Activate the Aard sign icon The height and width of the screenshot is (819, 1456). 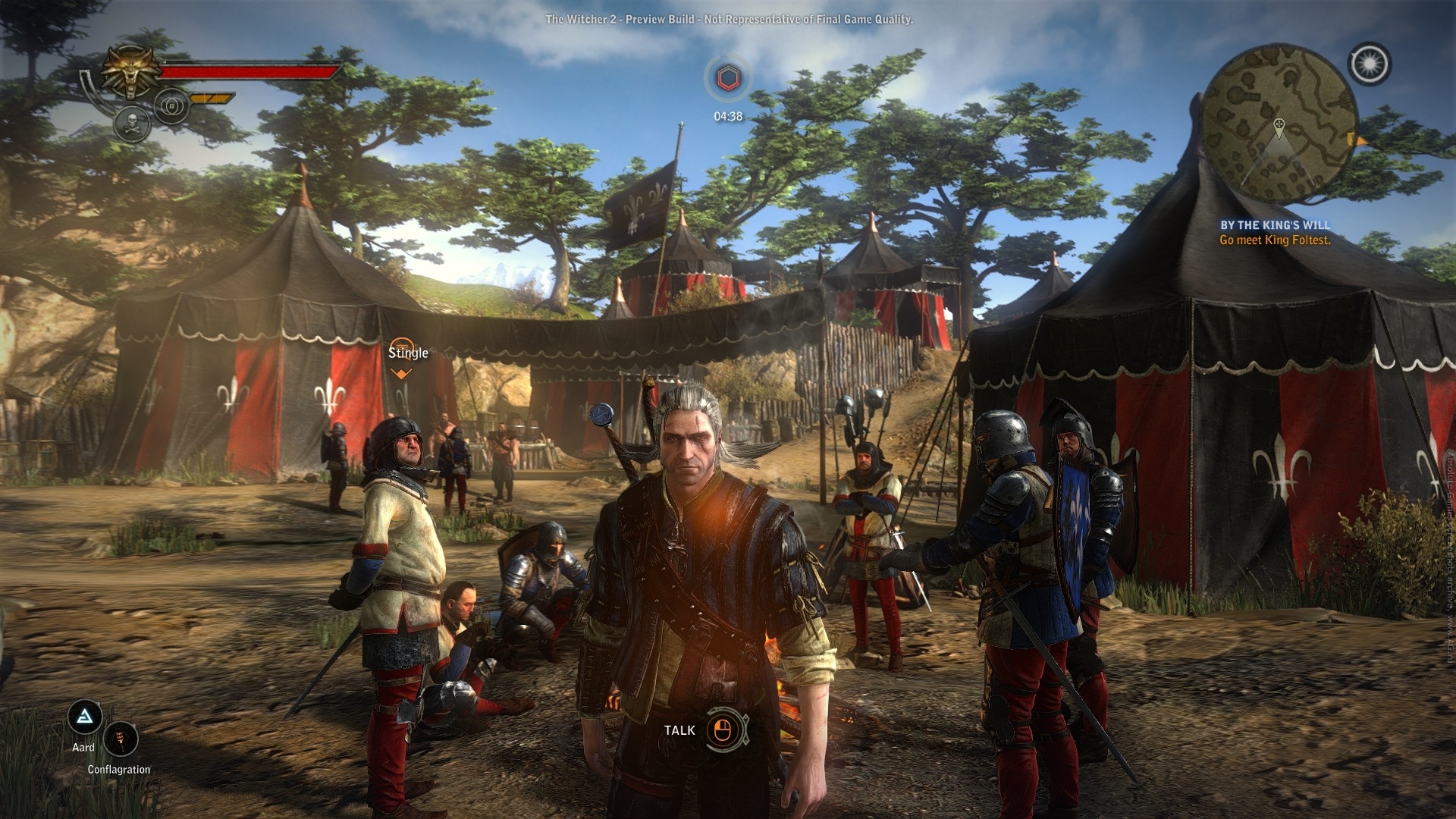[x=85, y=717]
